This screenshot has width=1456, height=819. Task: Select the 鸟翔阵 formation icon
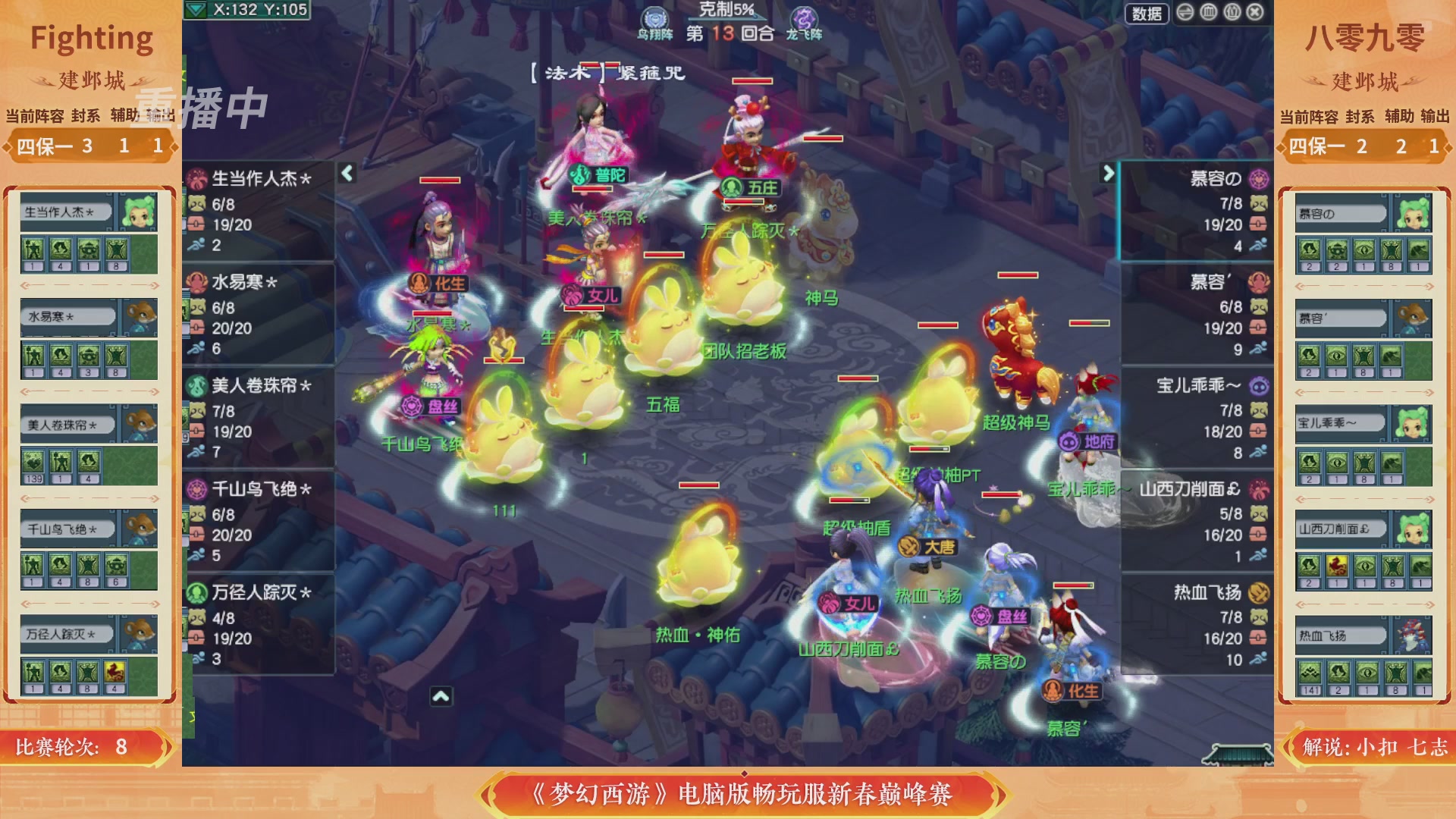(x=654, y=17)
